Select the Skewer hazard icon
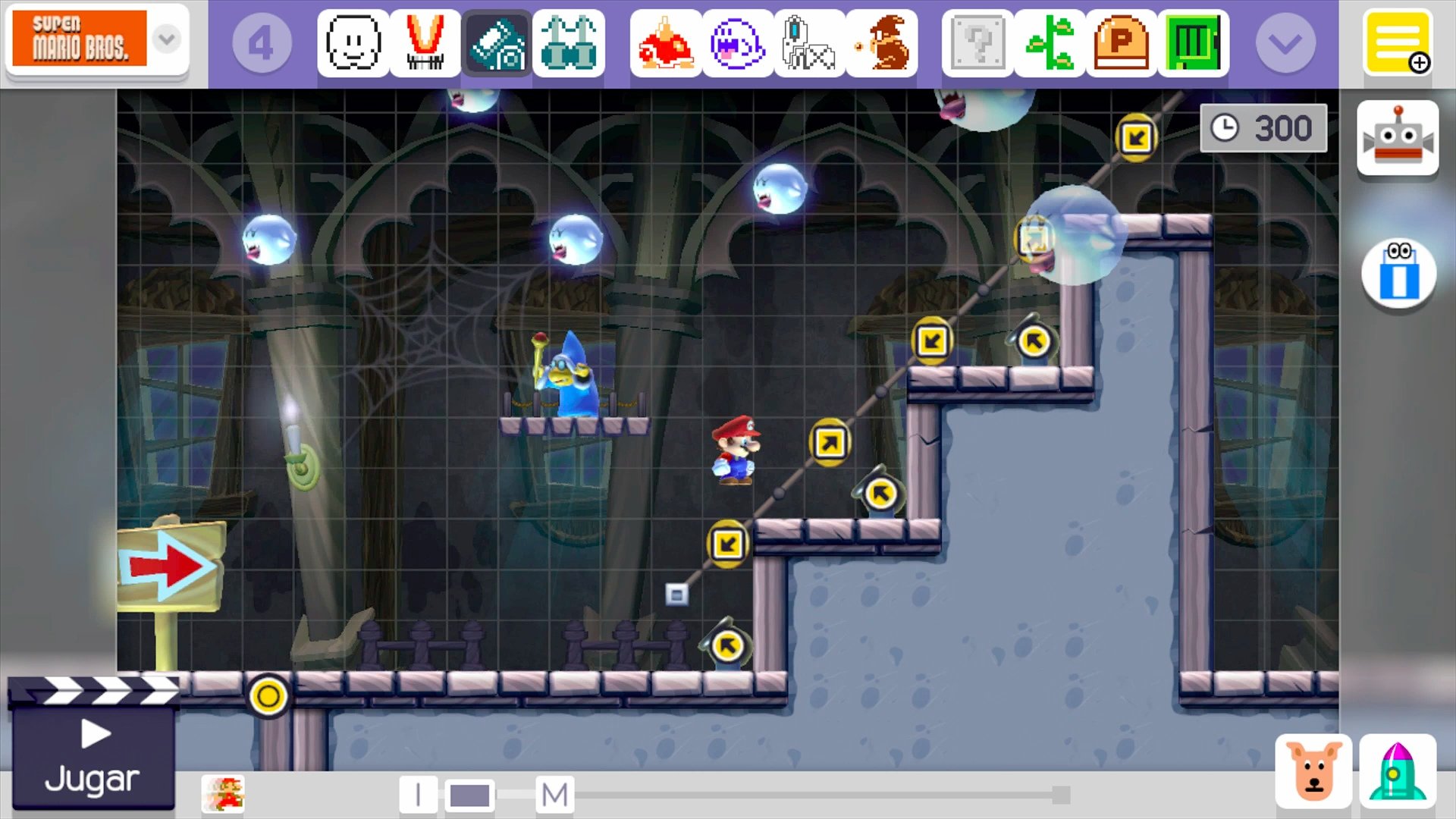The height and width of the screenshot is (819, 1456). tap(811, 43)
